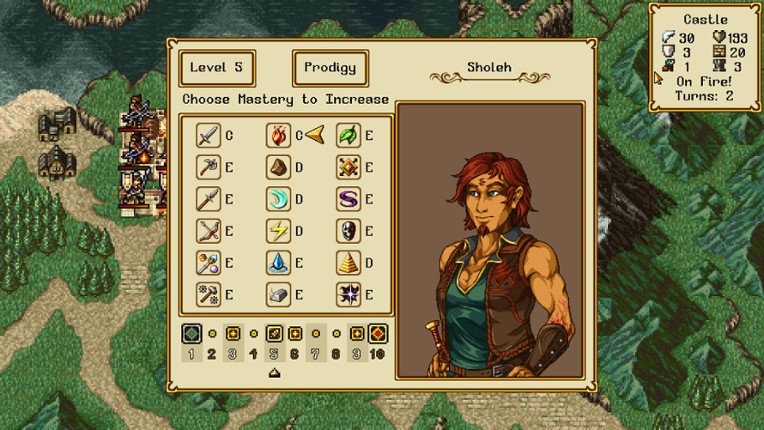764x430 pixels.
Task: Select the axe mastery icon
Action: (208, 167)
